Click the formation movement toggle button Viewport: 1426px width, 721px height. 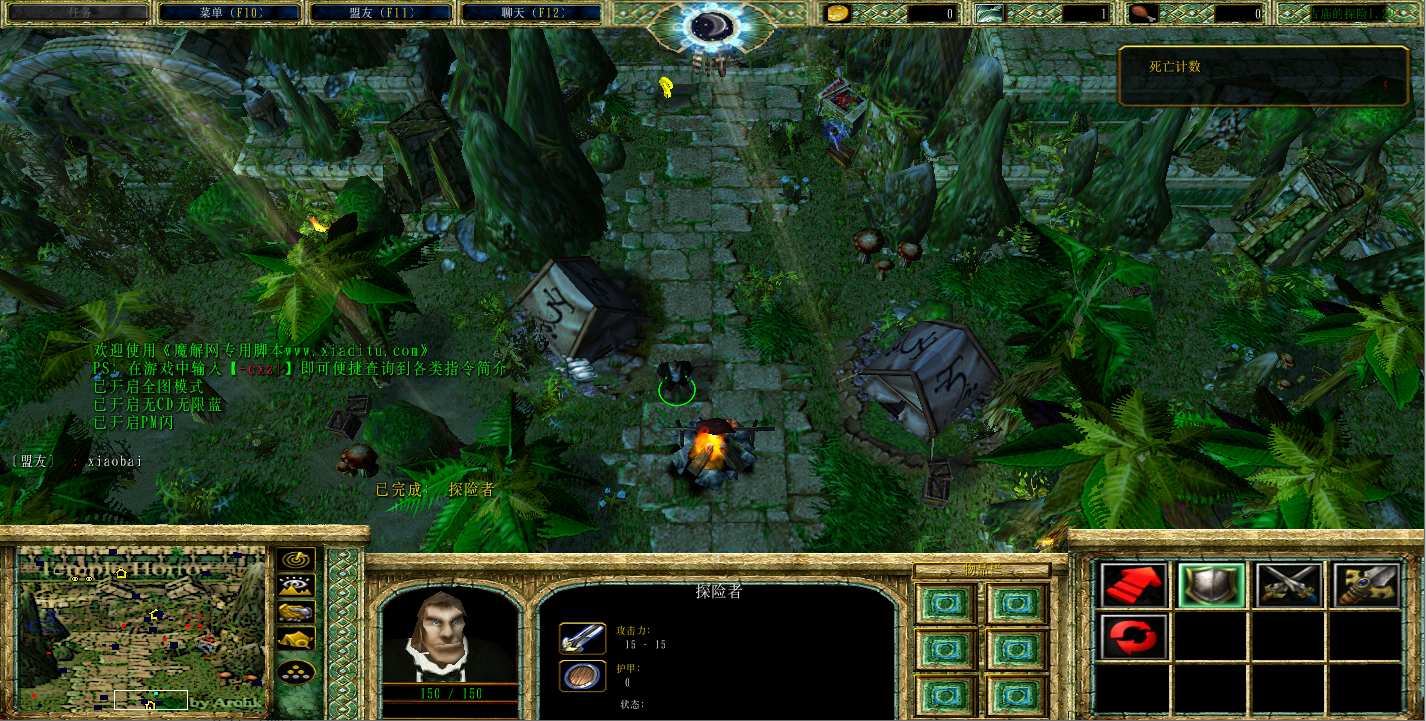[x=296, y=671]
